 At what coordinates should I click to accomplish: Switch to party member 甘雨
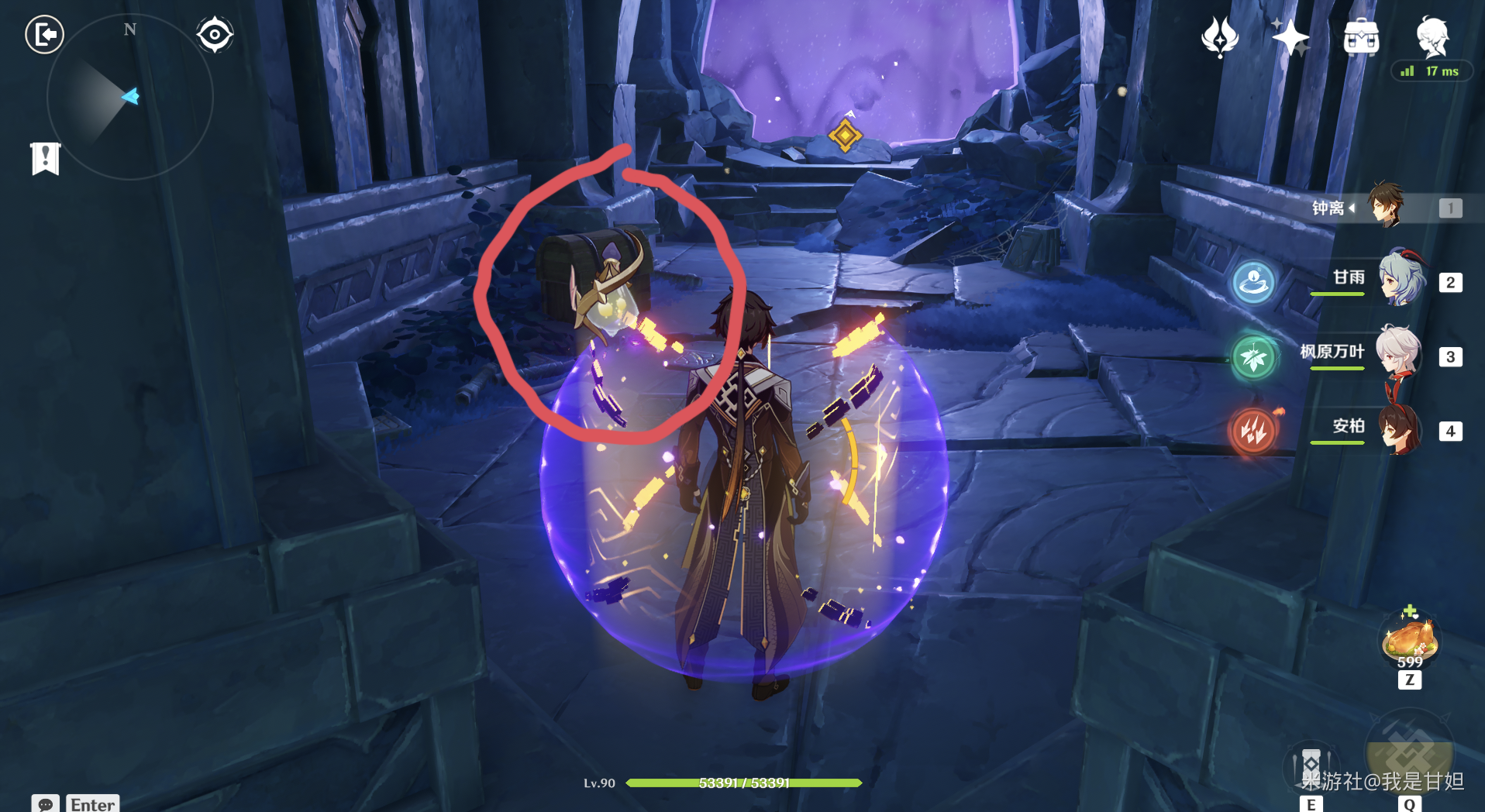(x=1398, y=281)
